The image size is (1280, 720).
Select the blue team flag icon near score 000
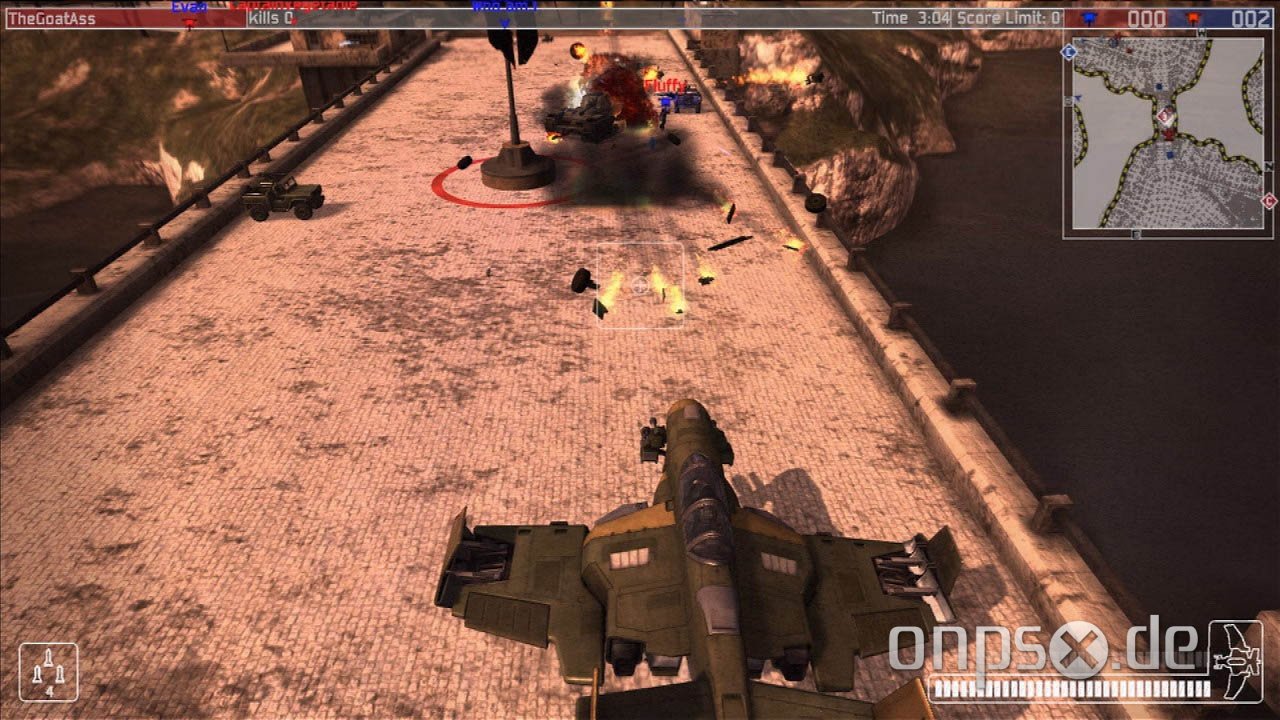click(x=1090, y=14)
